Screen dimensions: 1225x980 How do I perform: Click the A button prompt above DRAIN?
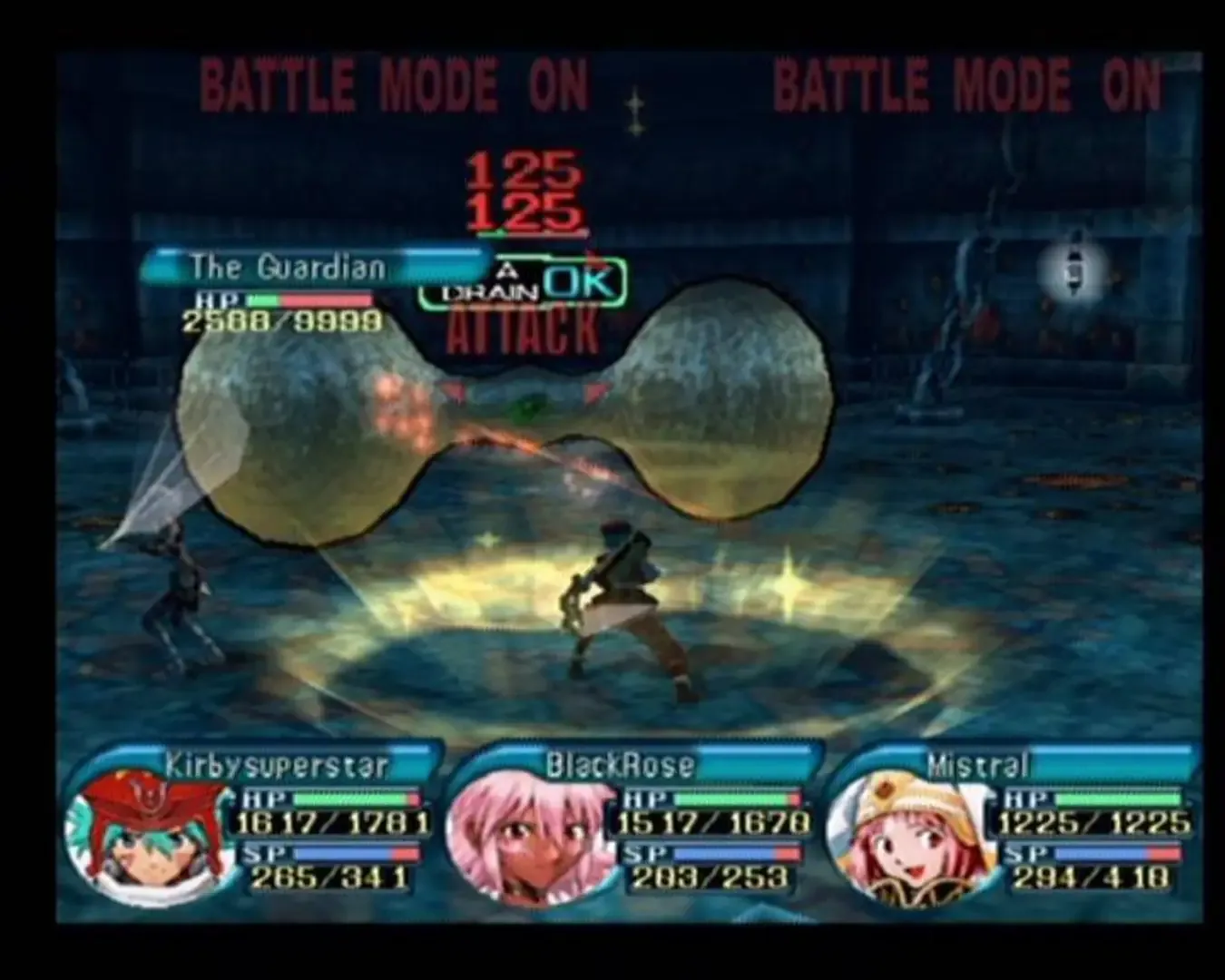(x=508, y=269)
